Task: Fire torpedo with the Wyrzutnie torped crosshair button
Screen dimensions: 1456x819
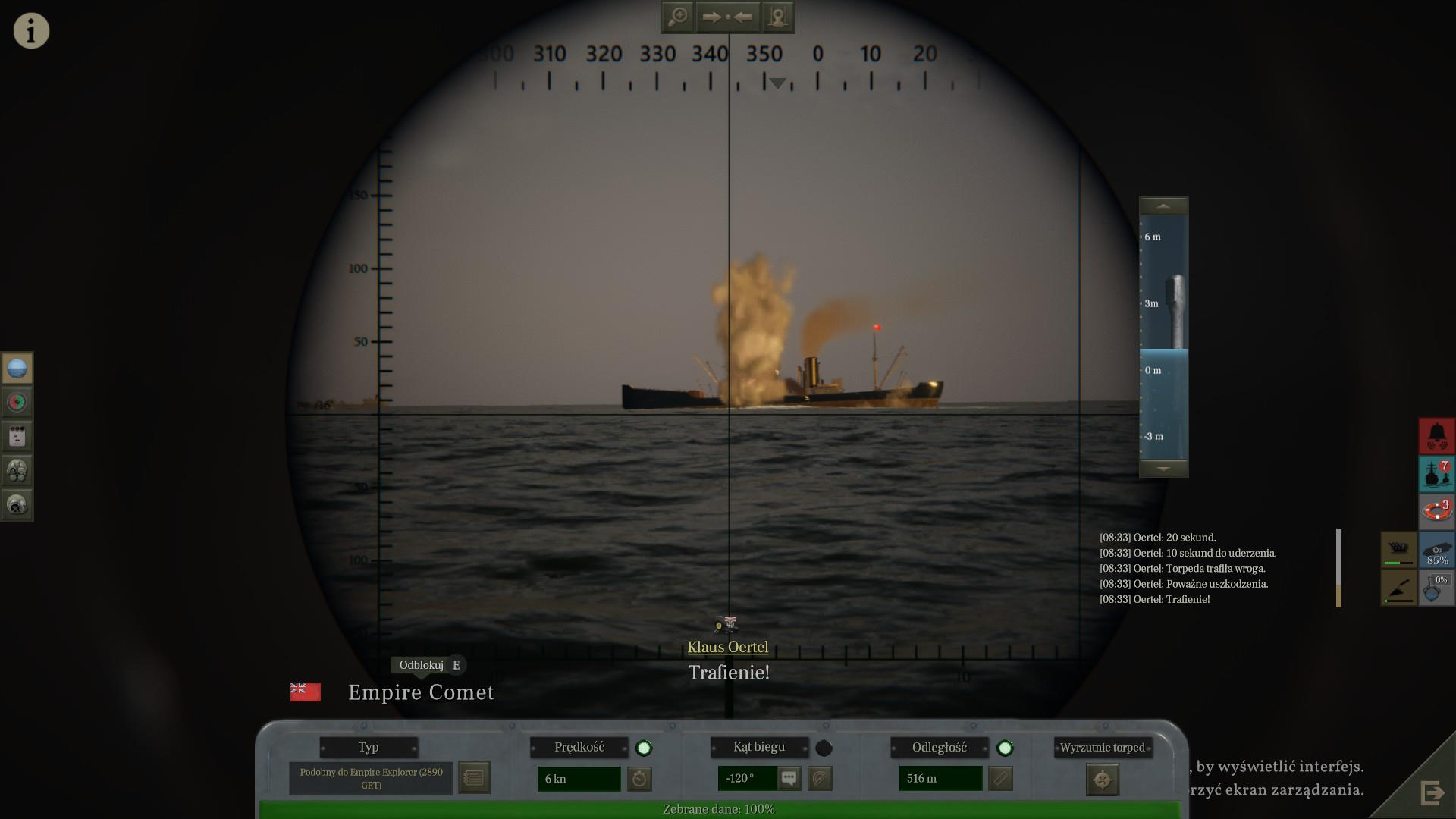Action: 1102,780
